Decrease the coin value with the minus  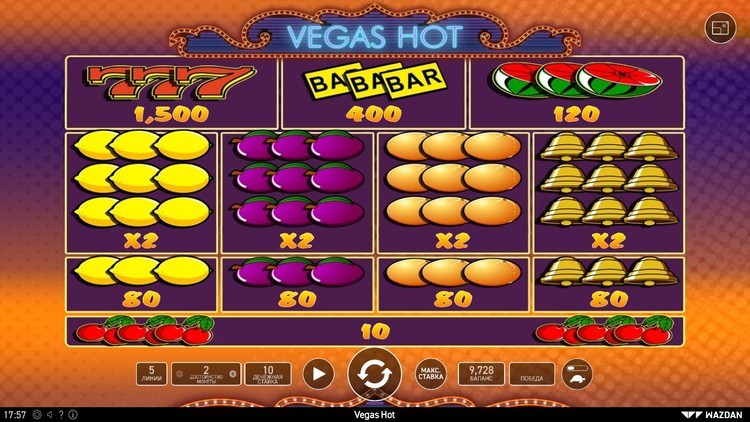tap(179, 374)
